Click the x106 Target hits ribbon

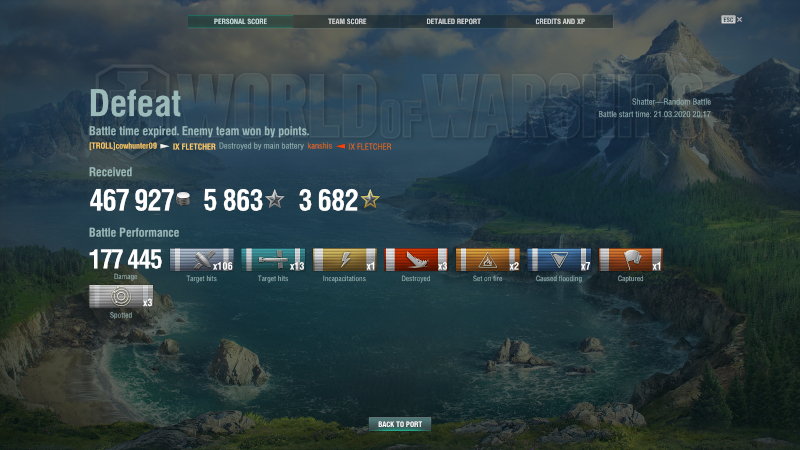pyautogui.click(x=202, y=261)
